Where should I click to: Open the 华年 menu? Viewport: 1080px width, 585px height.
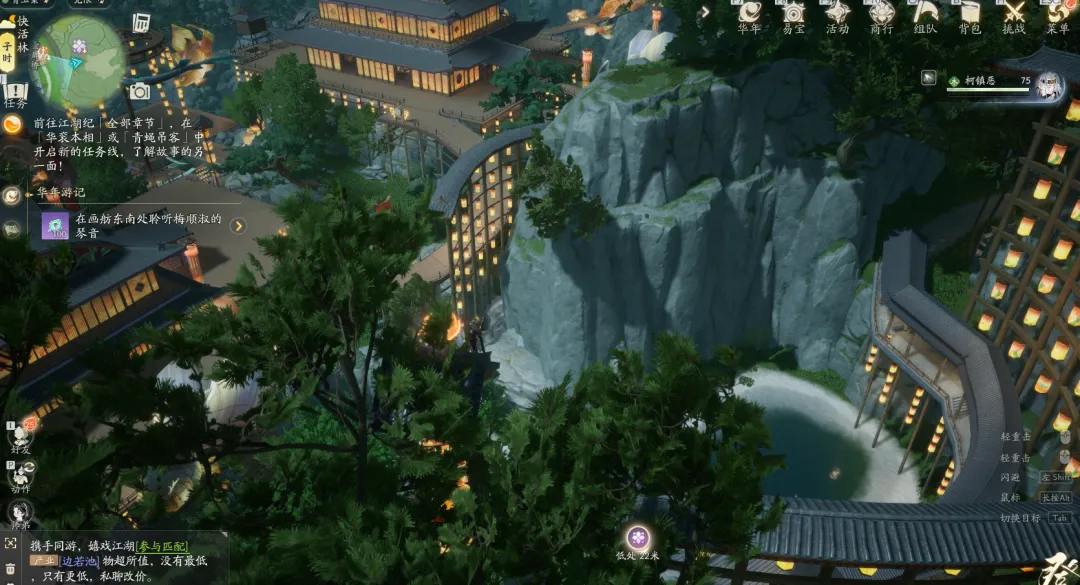[x=749, y=15]
